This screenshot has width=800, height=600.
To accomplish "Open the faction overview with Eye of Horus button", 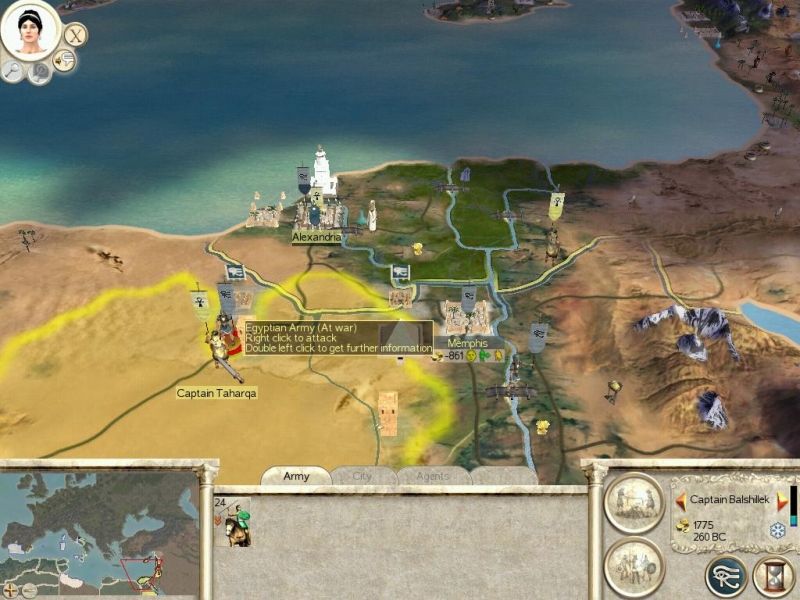I will coord(725,576).
